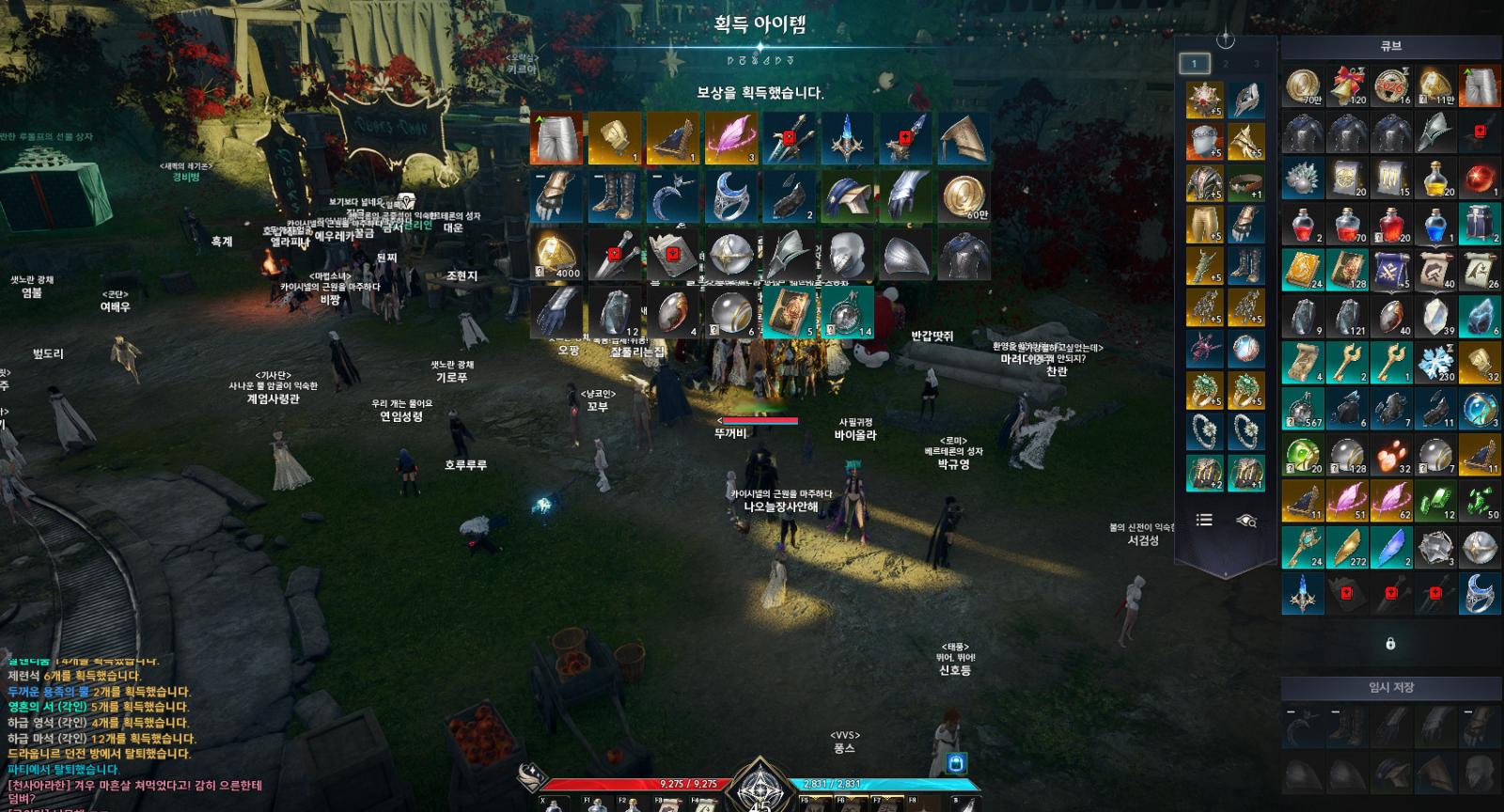This screenshot has width=1504, height=812.
Task: Click the padlock to unlock cube slots
Action: (x=1390, y=644)
